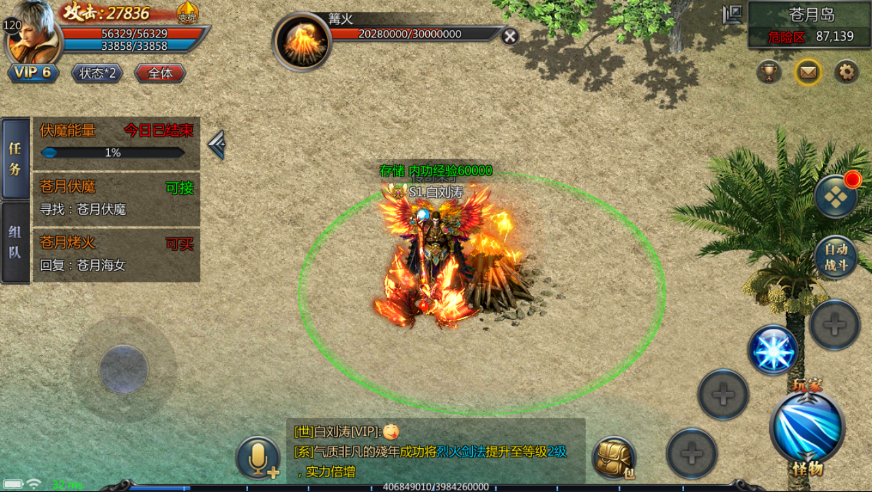
Task: Close the 篝火 target frame
Action: pos(510,36)
